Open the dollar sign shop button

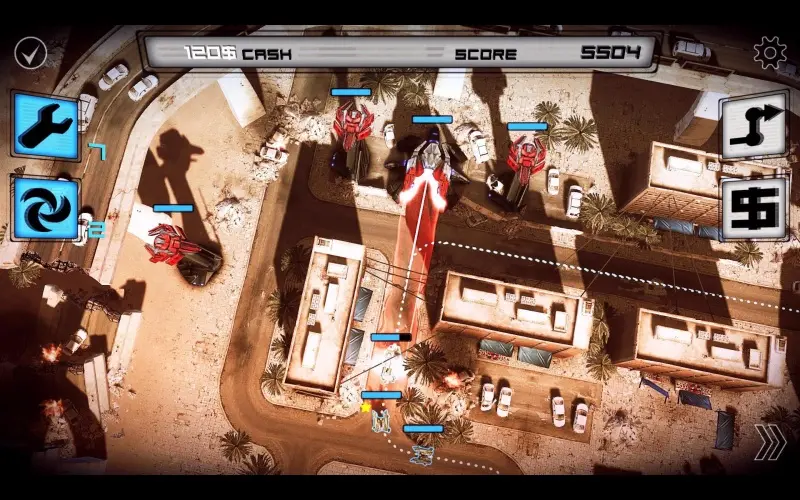click(753, 207)
